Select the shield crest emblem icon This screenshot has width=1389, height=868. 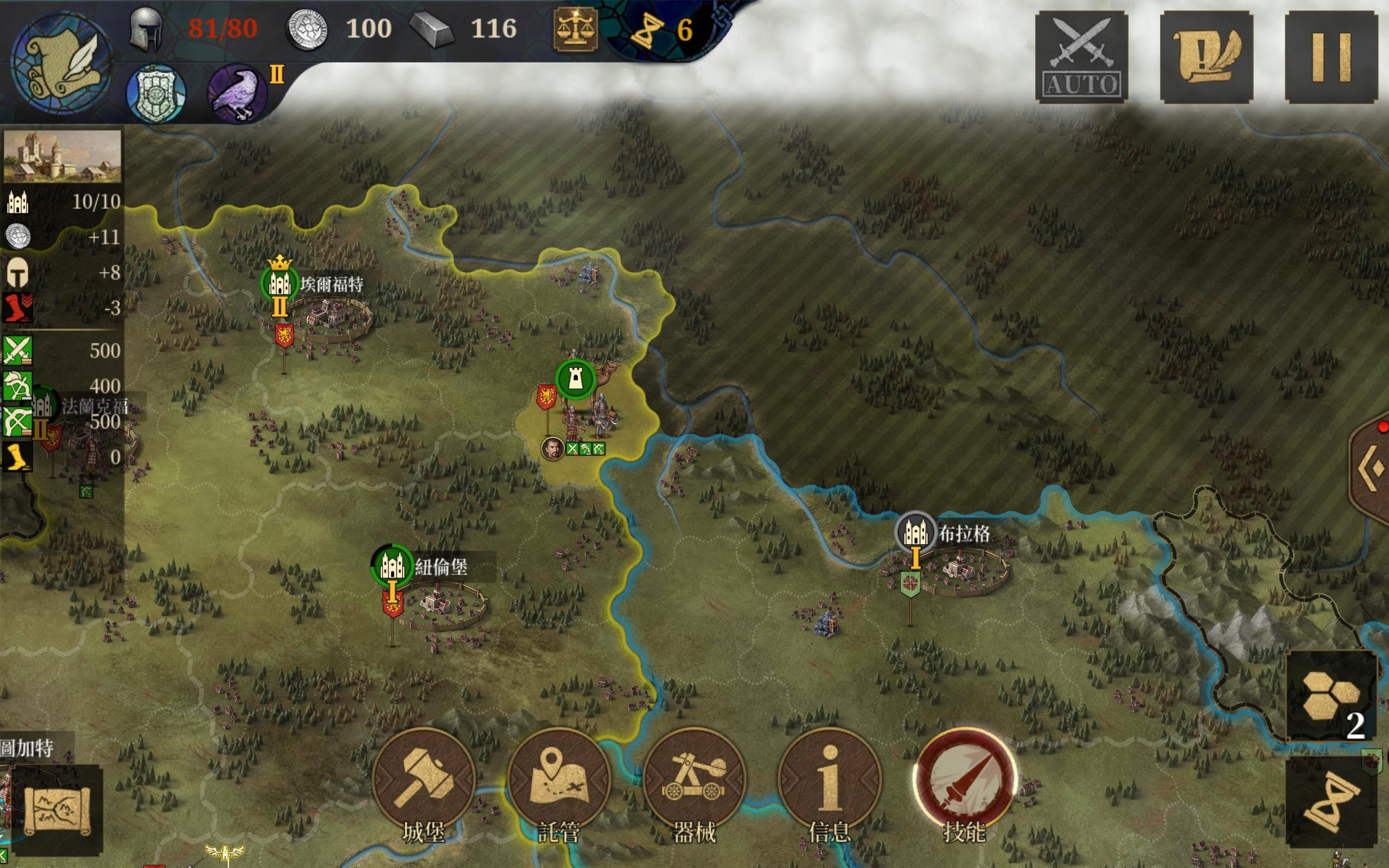[156, 93]
